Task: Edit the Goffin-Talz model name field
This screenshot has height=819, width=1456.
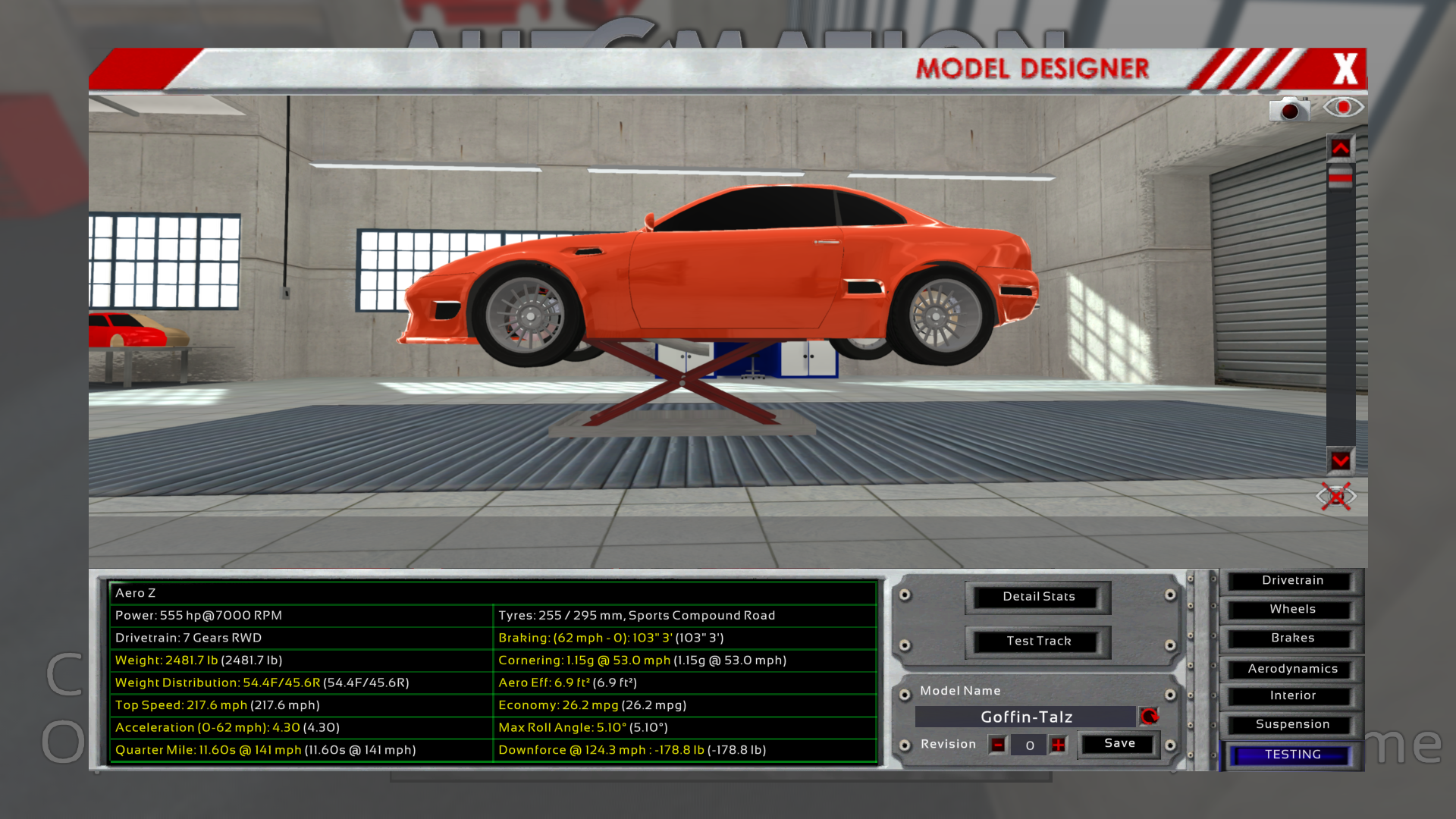Action: tap(1025, 717)
